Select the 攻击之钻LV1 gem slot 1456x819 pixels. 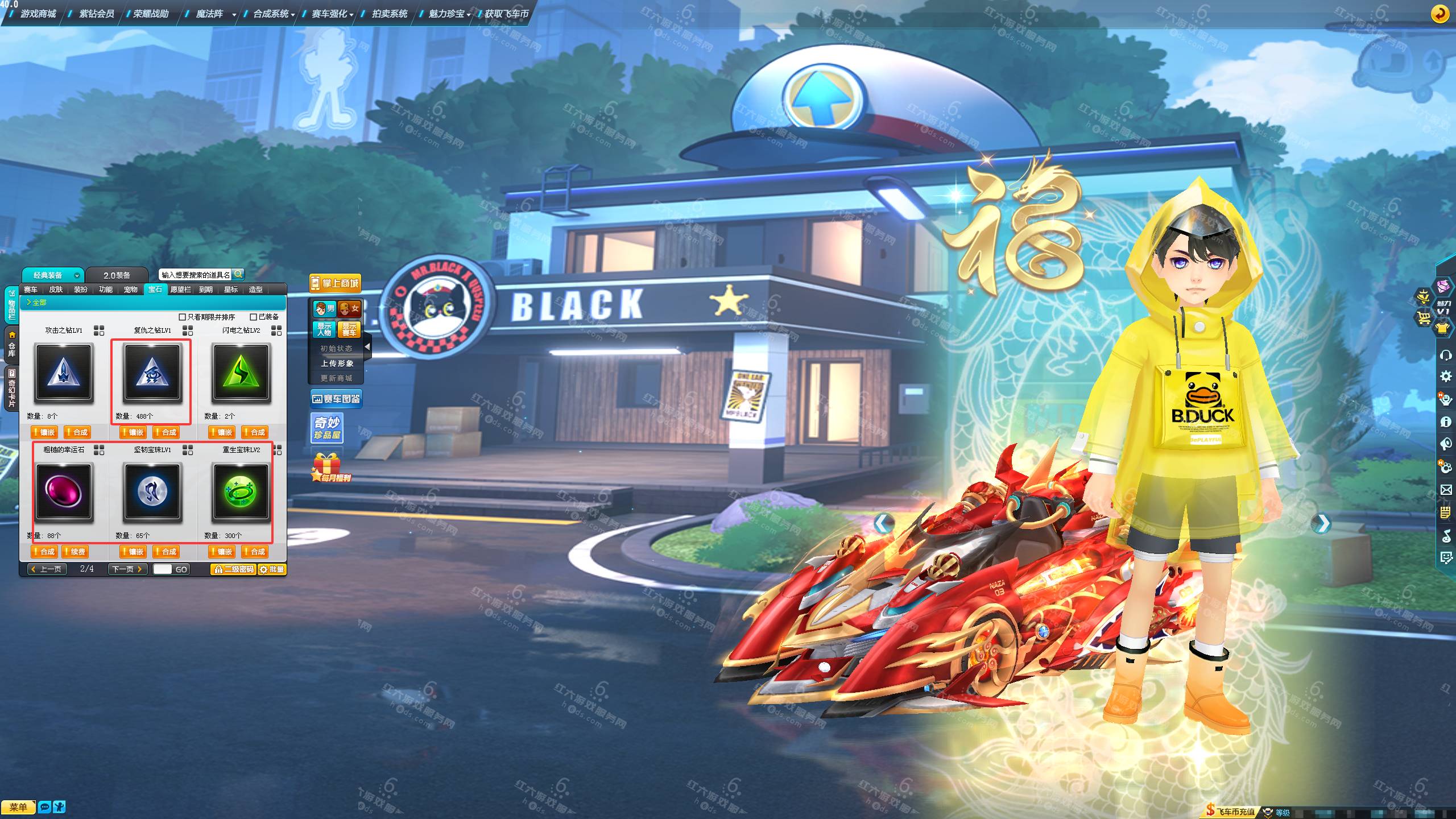(64, 373)
